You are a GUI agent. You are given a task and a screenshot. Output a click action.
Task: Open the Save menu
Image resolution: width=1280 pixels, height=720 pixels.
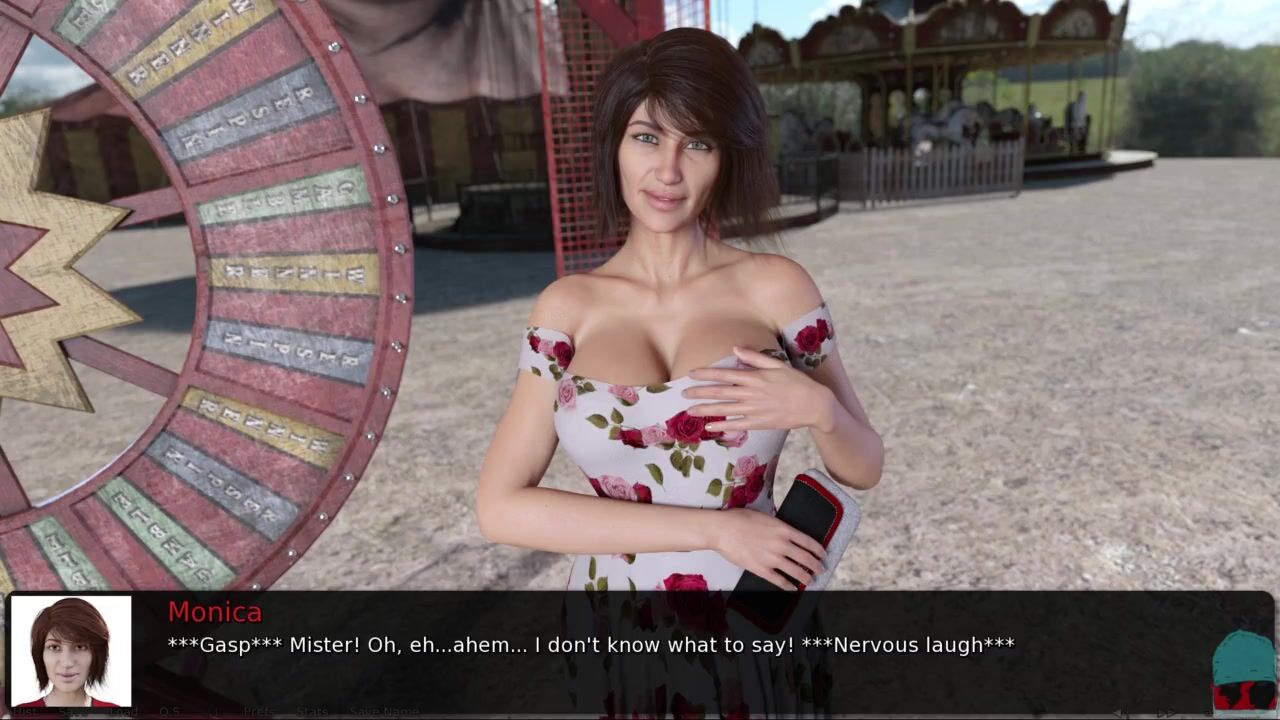click(71, 712)
